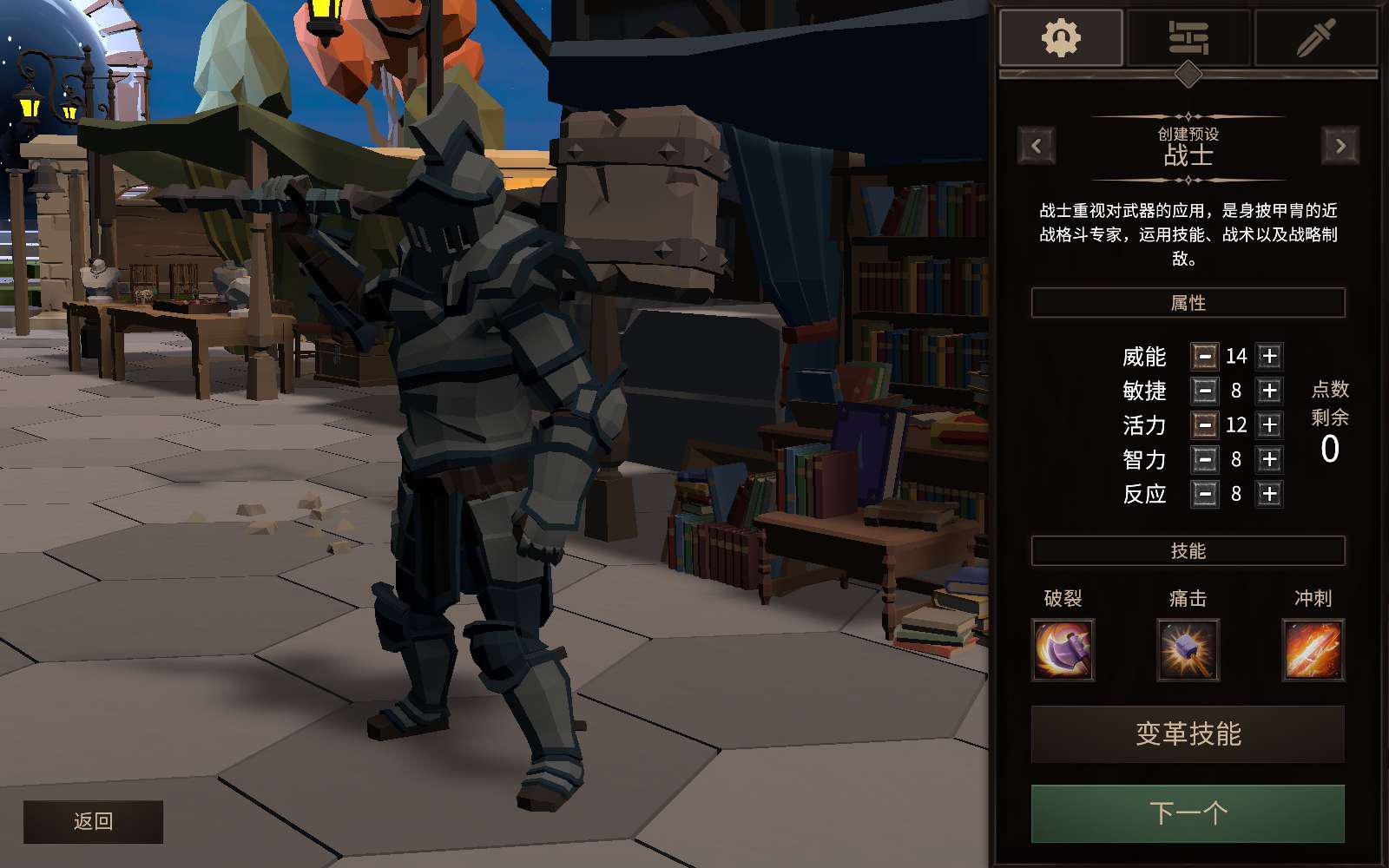Remove a point from 活力
The height and width of the screenshot is (868, 1389).
1204,424
